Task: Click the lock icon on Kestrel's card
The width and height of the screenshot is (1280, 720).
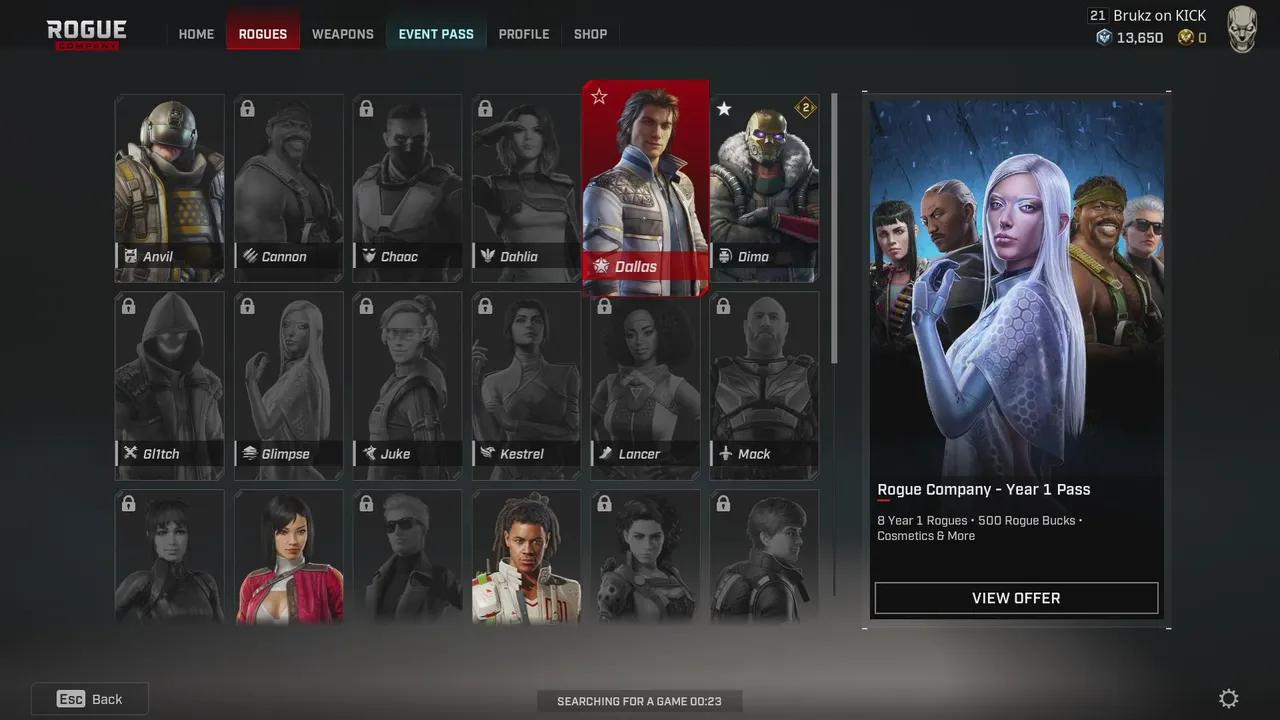Action: click(x=484, y=306)
